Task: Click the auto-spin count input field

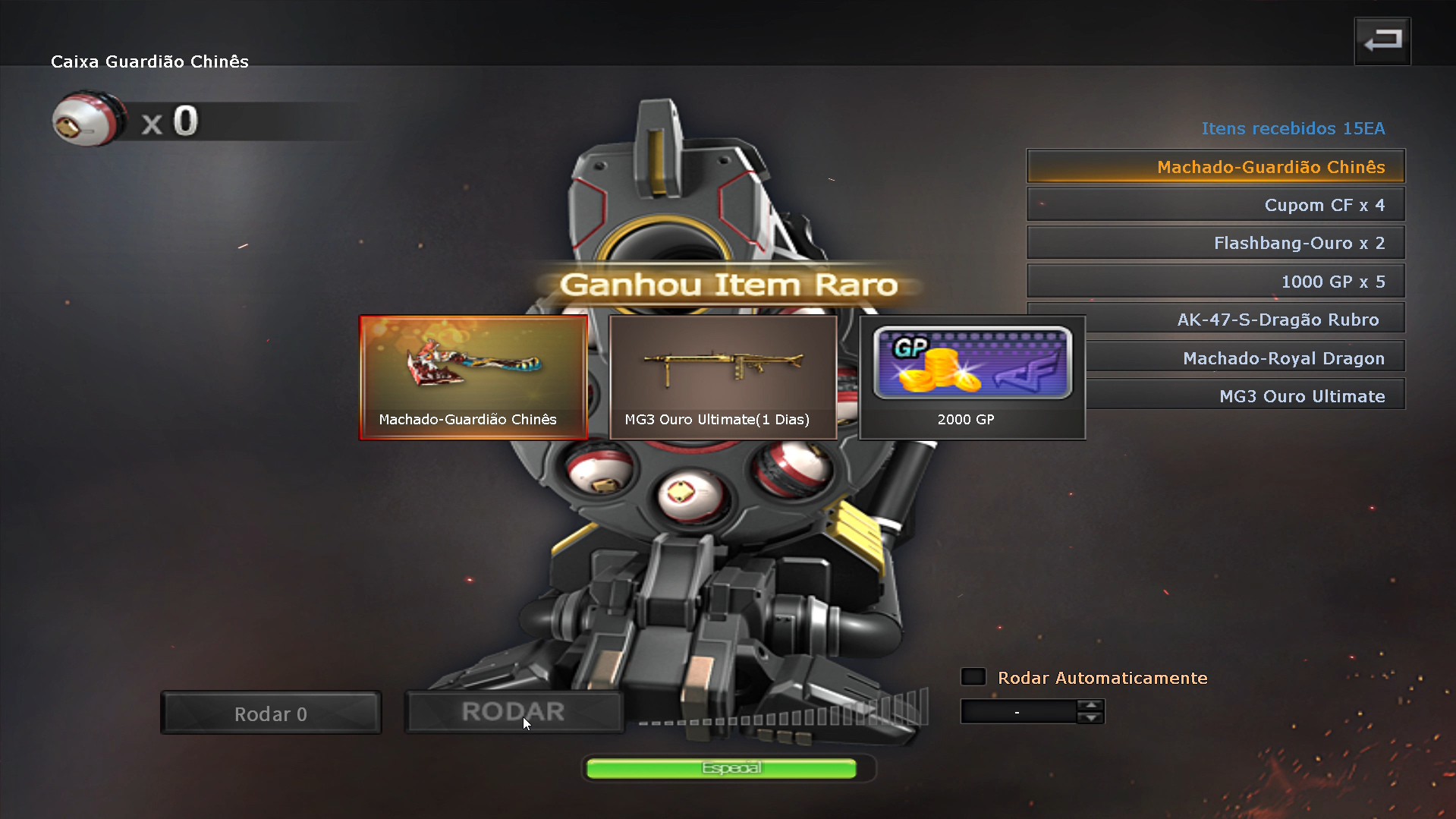Action: (1018, 712)
